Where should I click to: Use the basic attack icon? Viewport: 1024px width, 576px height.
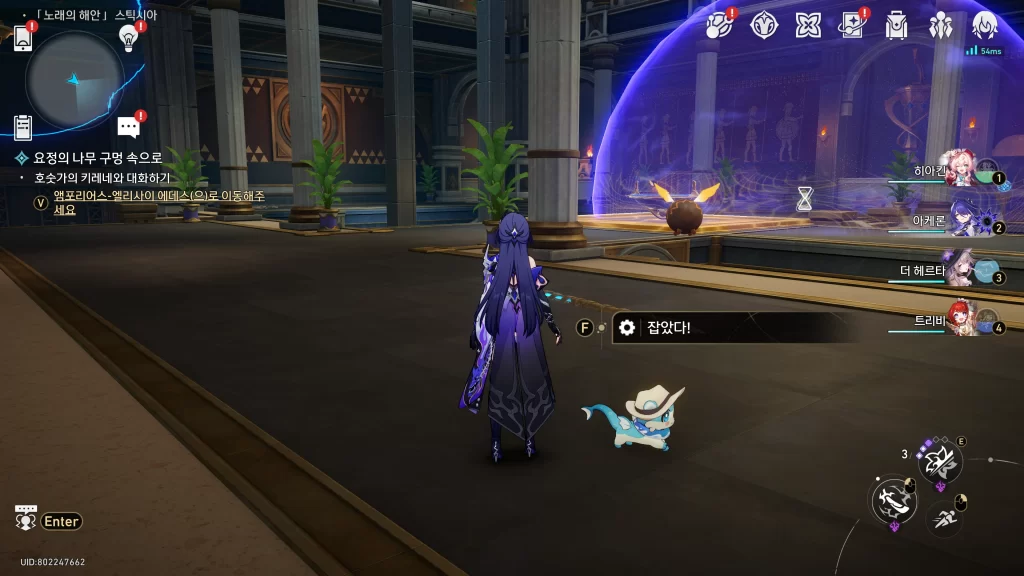tap(892, 500)
